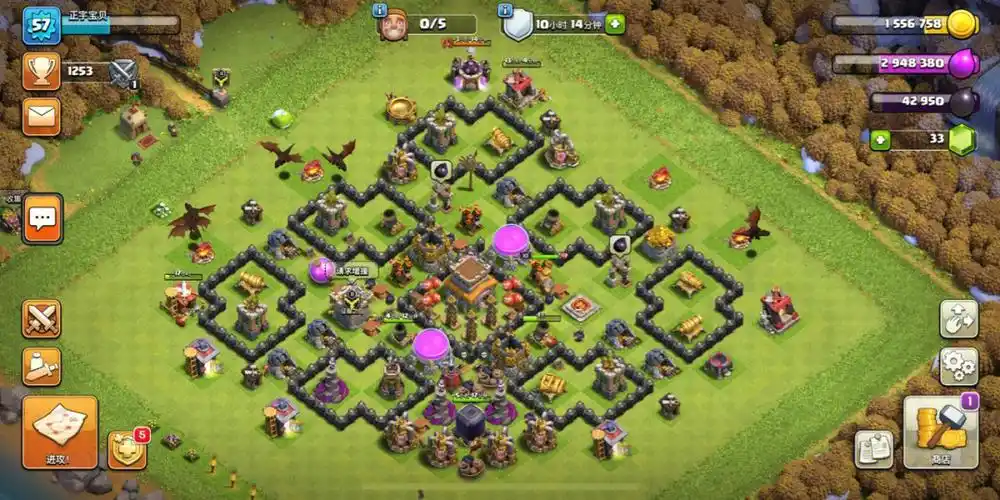The width and height of the screenshot is (1000, 500).
Task: Open the trophy leaderboard button
Action: click(41, 71)
